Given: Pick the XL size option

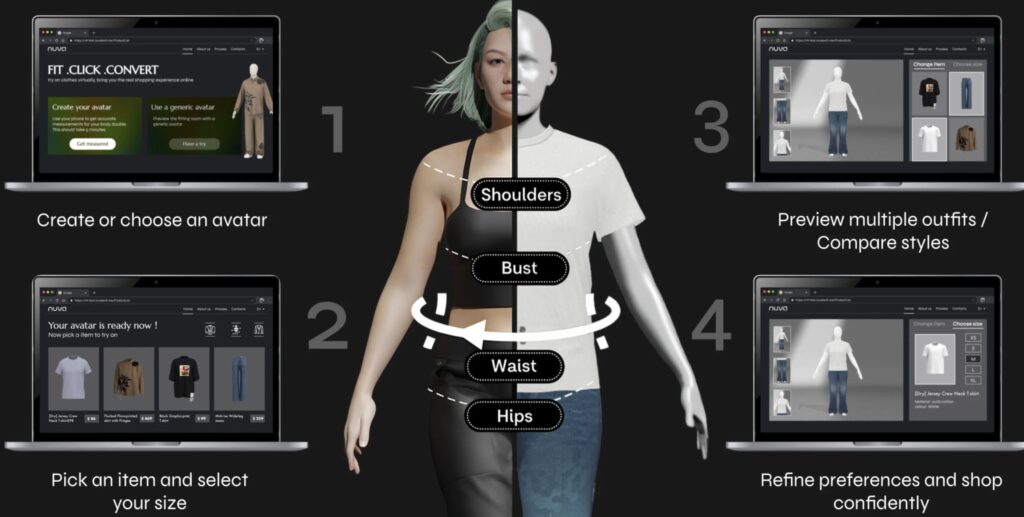Looking at the screenshot, I should (x=973, y=382).
